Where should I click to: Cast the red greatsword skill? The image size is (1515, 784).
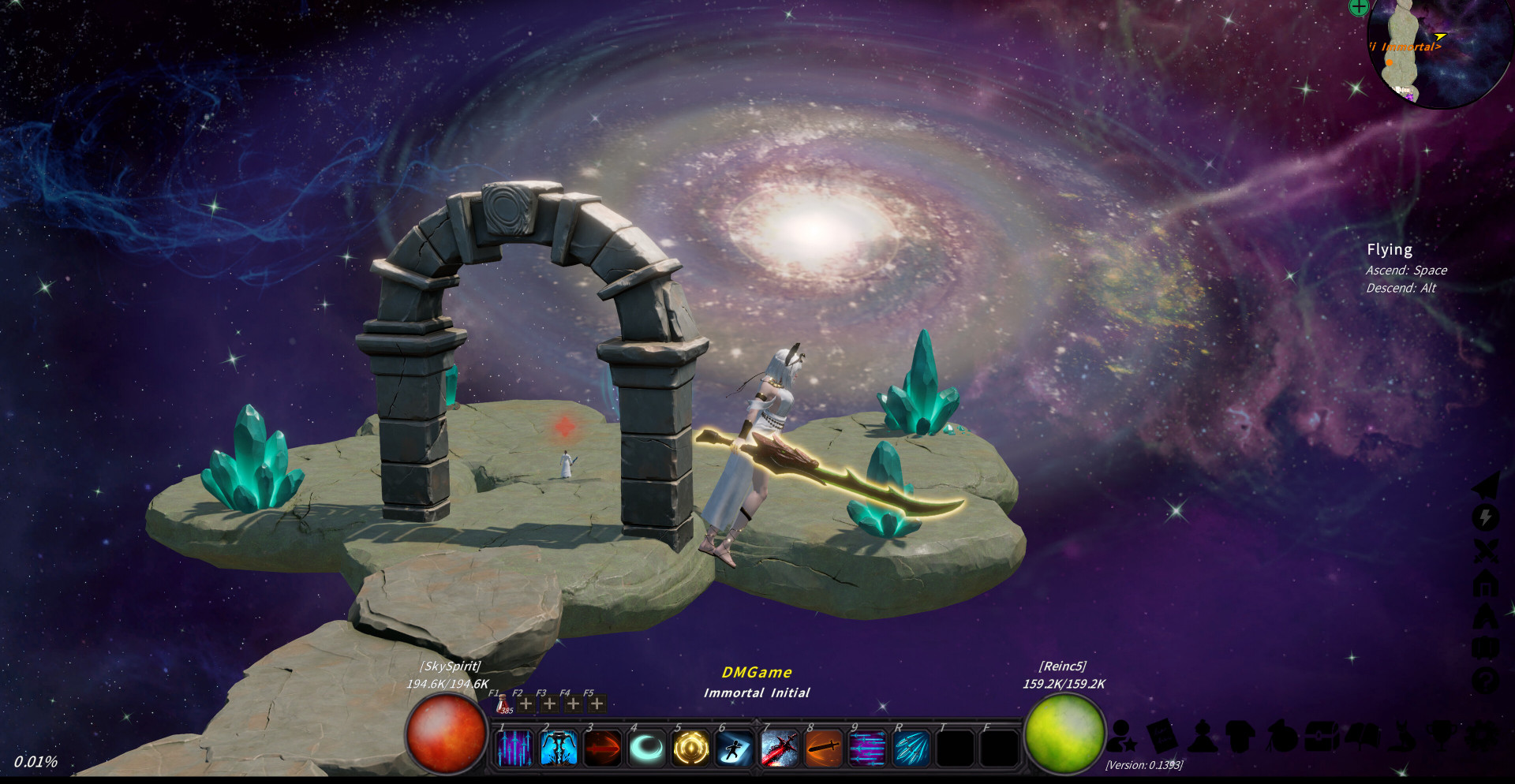(x=780, y=748)
